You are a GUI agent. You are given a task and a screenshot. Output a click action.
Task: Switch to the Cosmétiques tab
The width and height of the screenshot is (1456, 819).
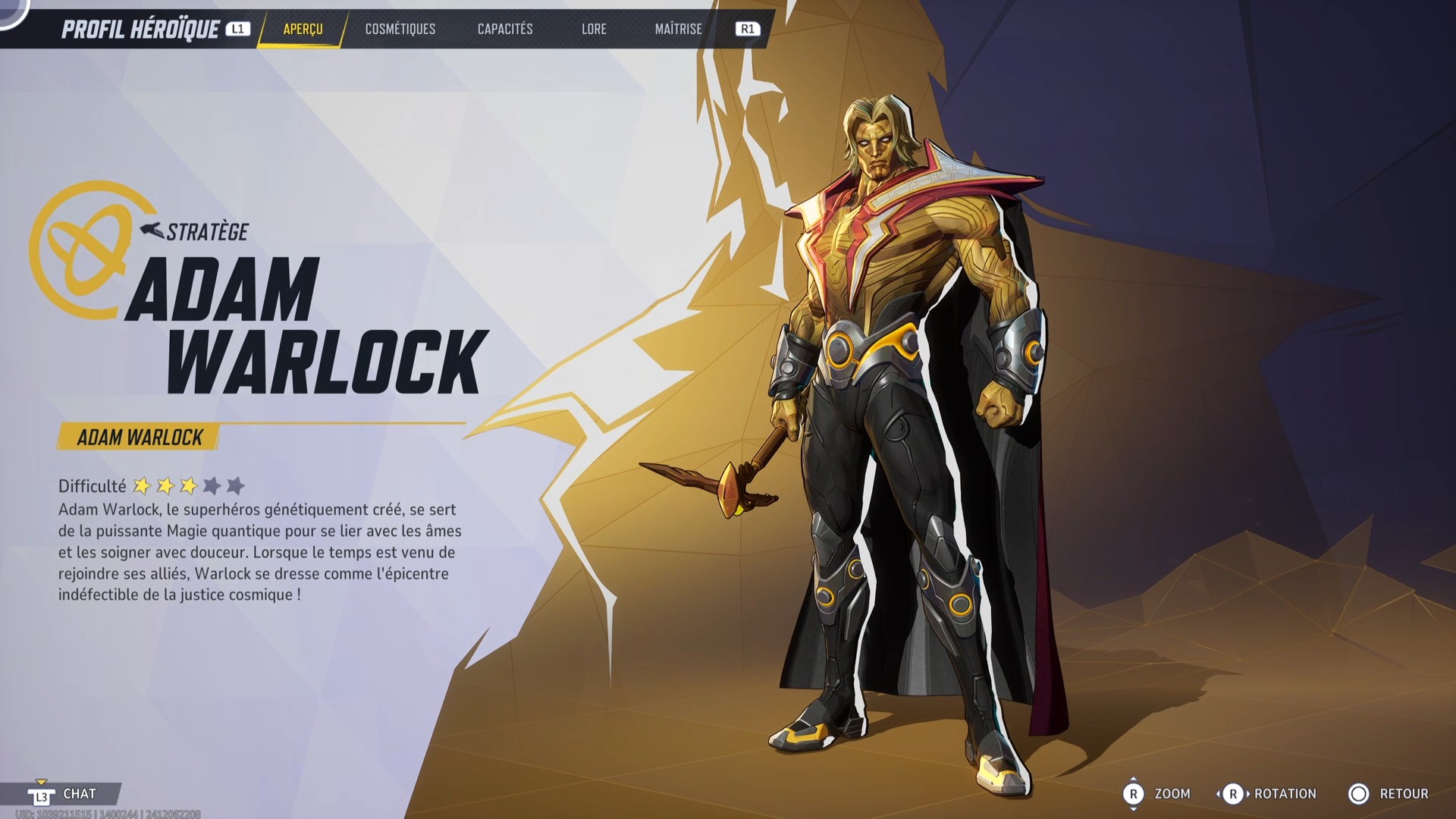[400, 30]
